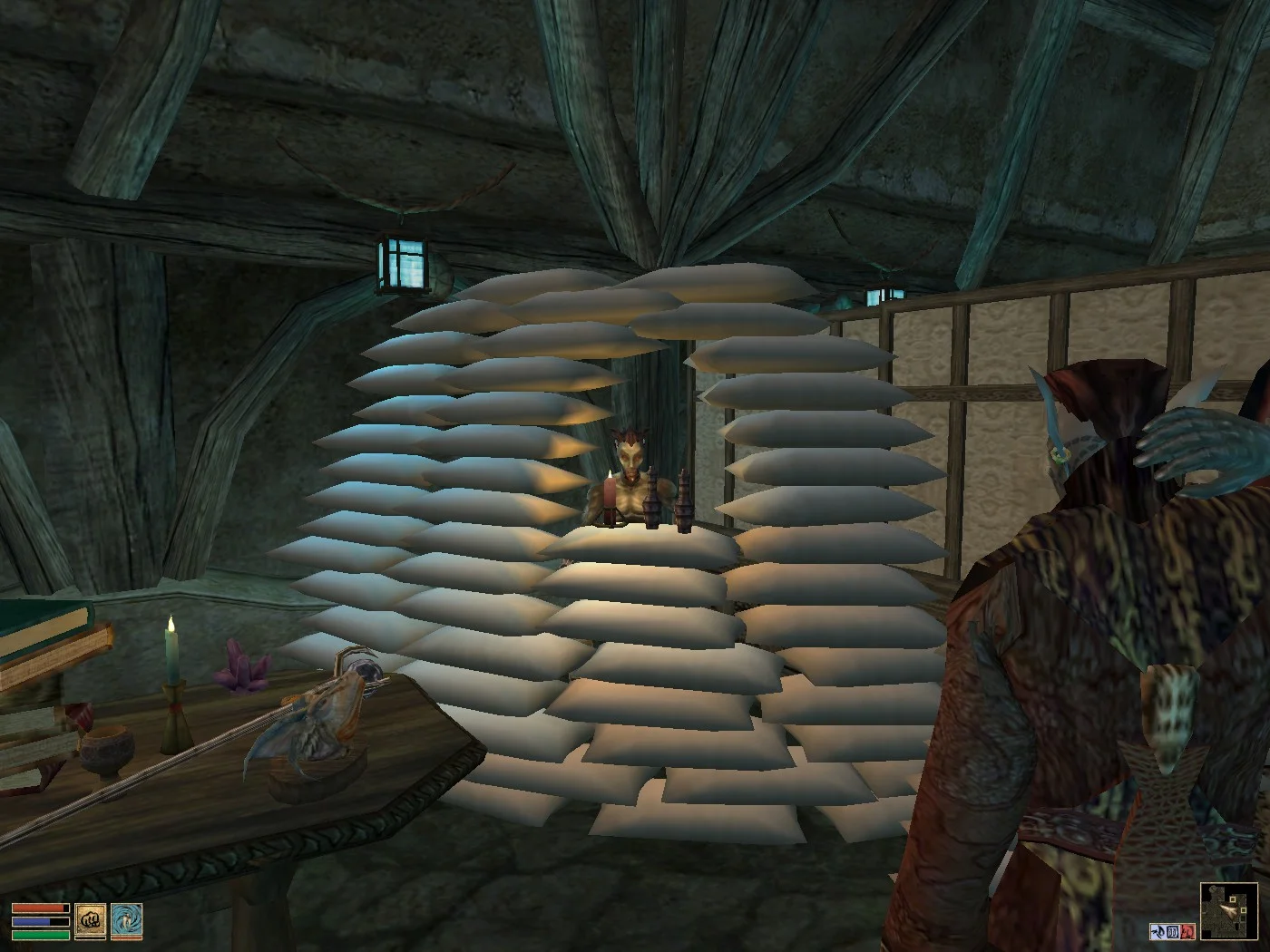Click the minimap in the corner
This screenshot has height=952, width=1270.
click(1227, 910)
